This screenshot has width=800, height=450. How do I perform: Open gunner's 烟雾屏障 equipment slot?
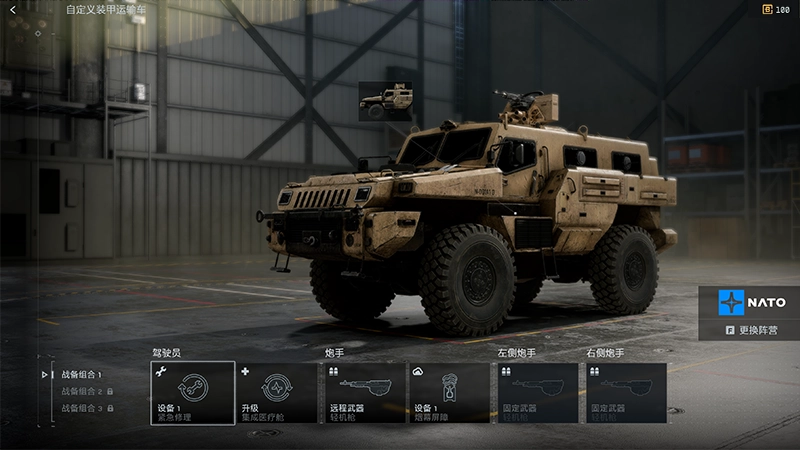point(450,393)
